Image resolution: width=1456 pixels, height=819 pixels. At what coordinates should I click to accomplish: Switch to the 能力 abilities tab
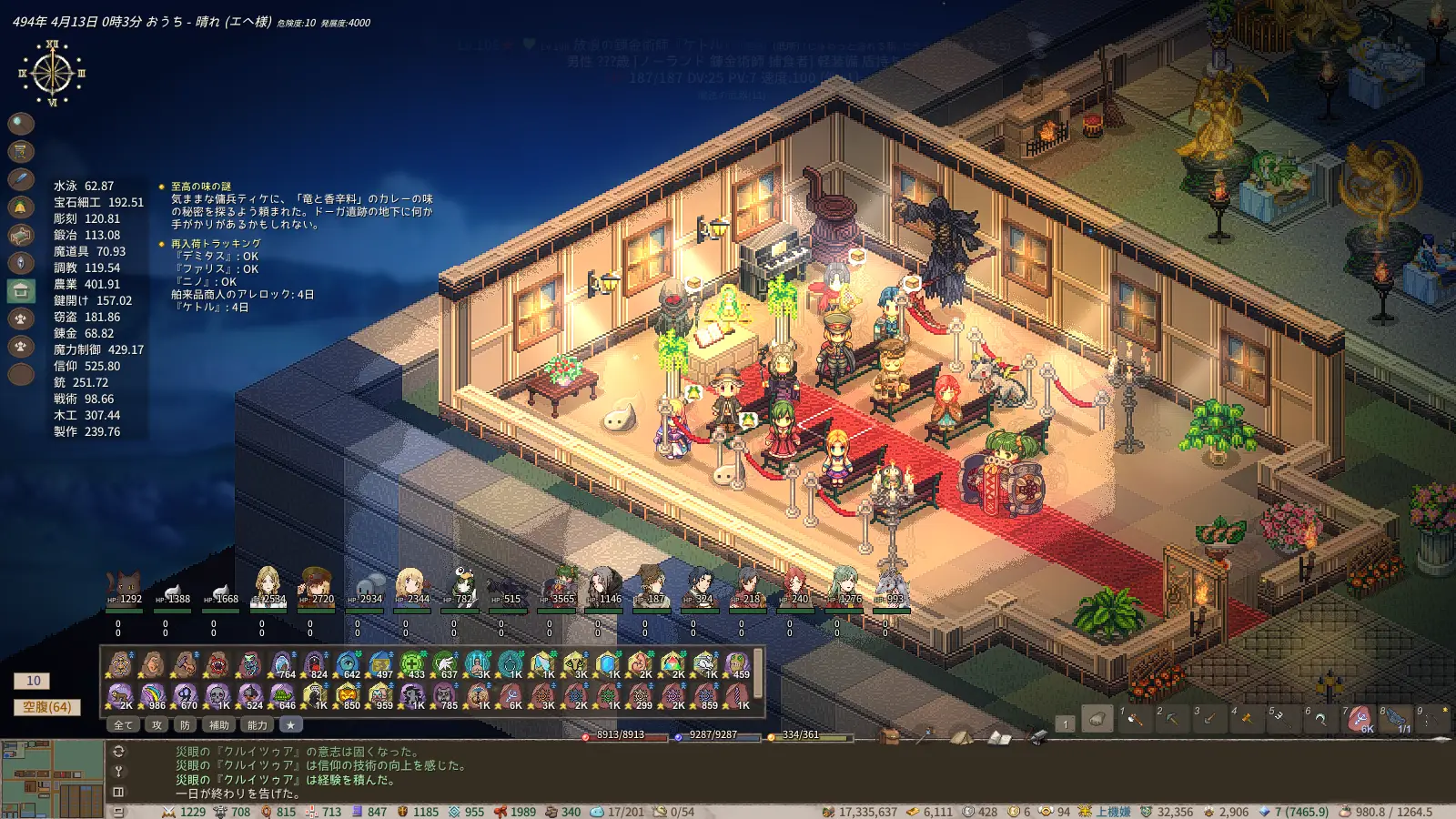[x=258, y=725]
